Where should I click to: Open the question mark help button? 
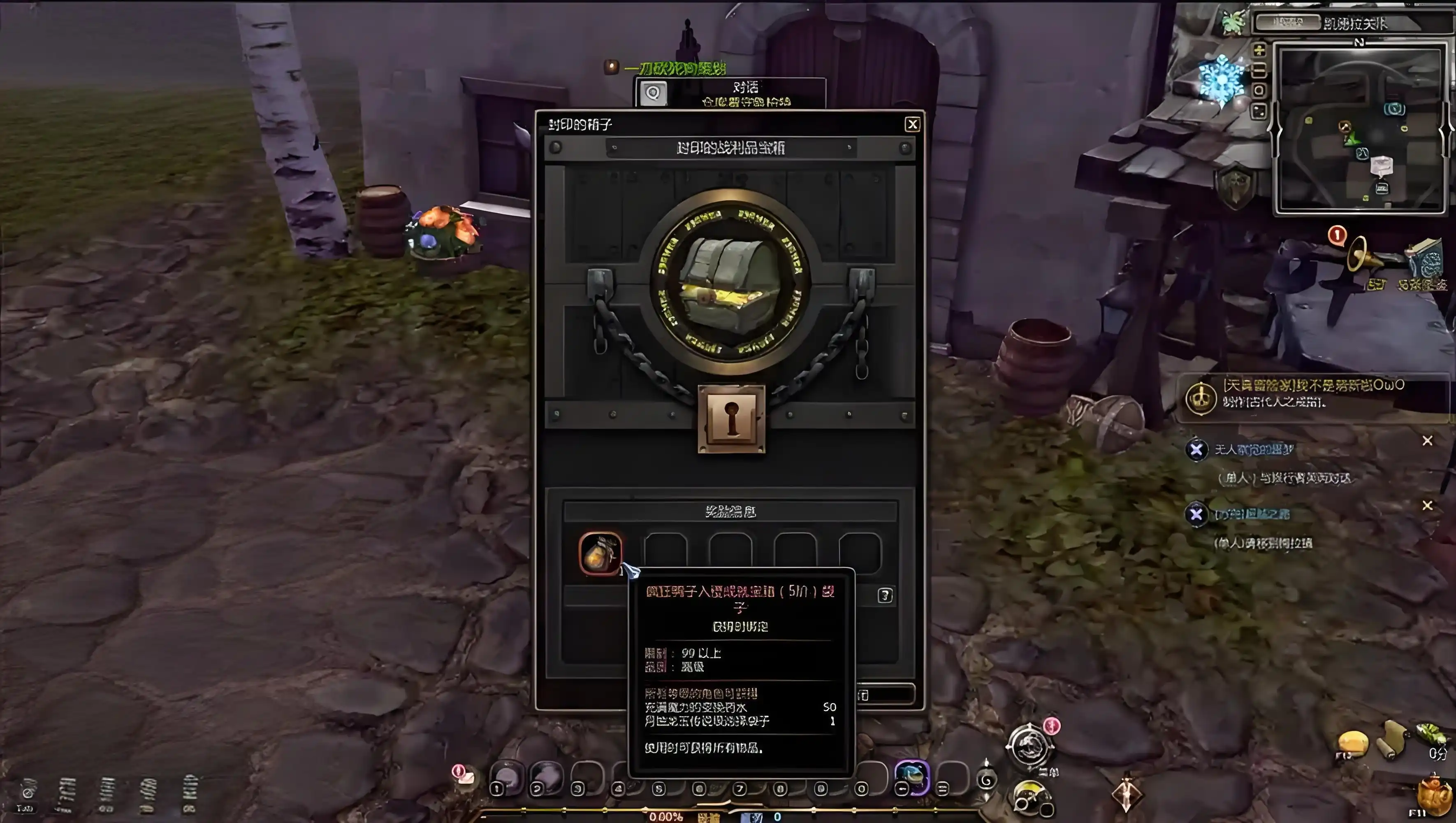(x=885, y=595)
